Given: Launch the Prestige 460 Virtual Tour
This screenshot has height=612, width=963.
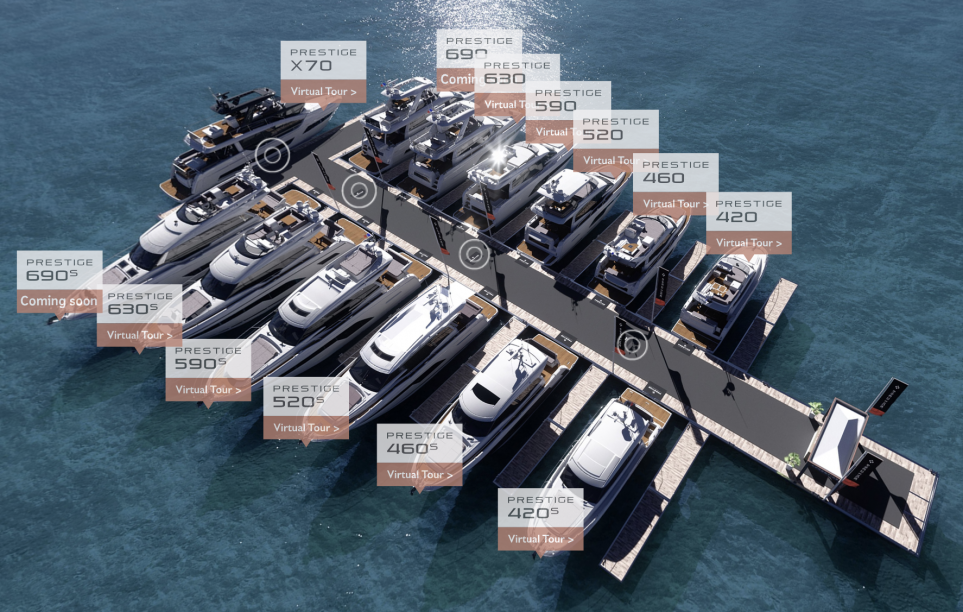Looking at the screenshot, I should point(675,203).
